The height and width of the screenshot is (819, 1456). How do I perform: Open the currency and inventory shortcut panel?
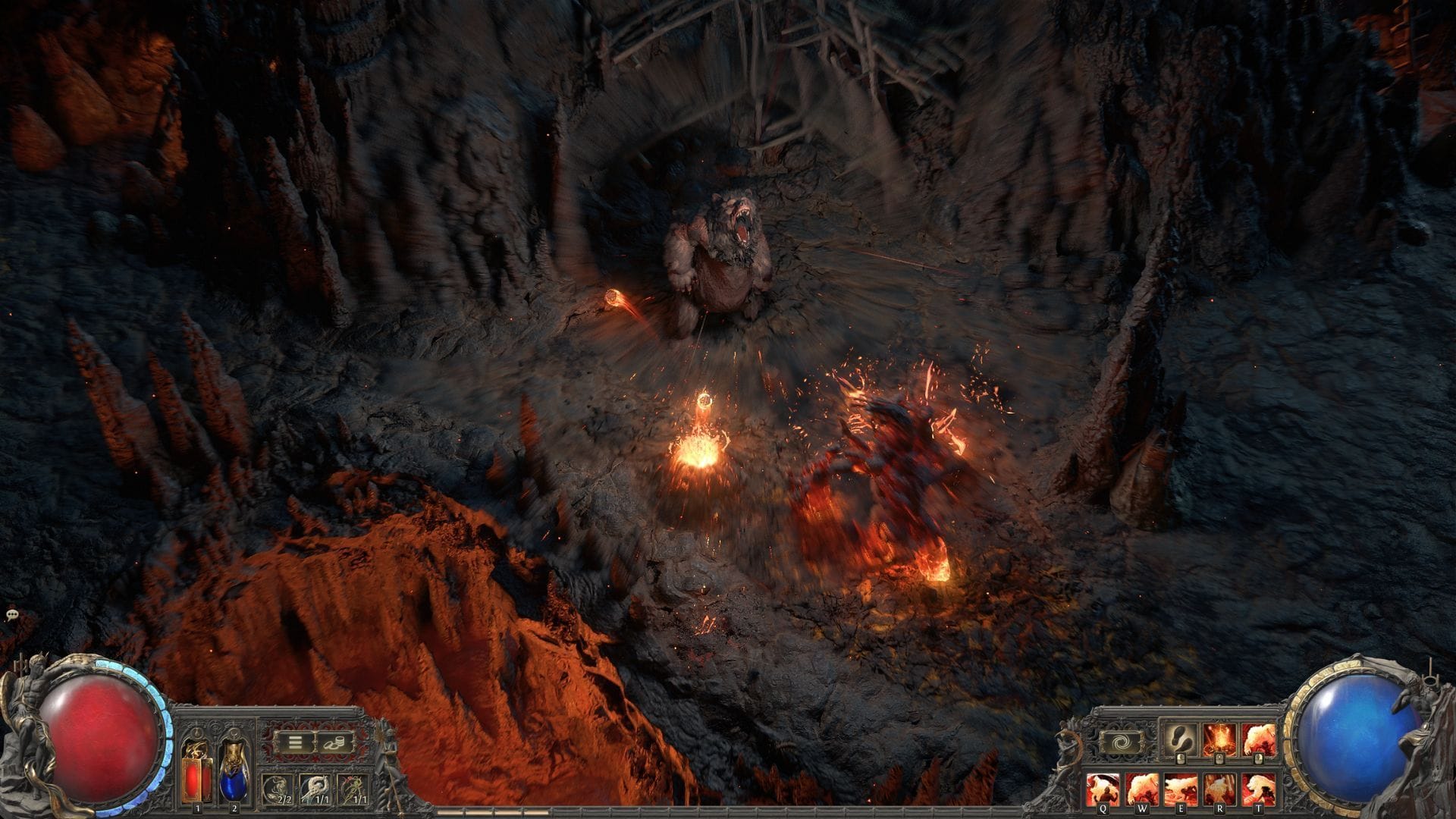click(x=334, y=742)
